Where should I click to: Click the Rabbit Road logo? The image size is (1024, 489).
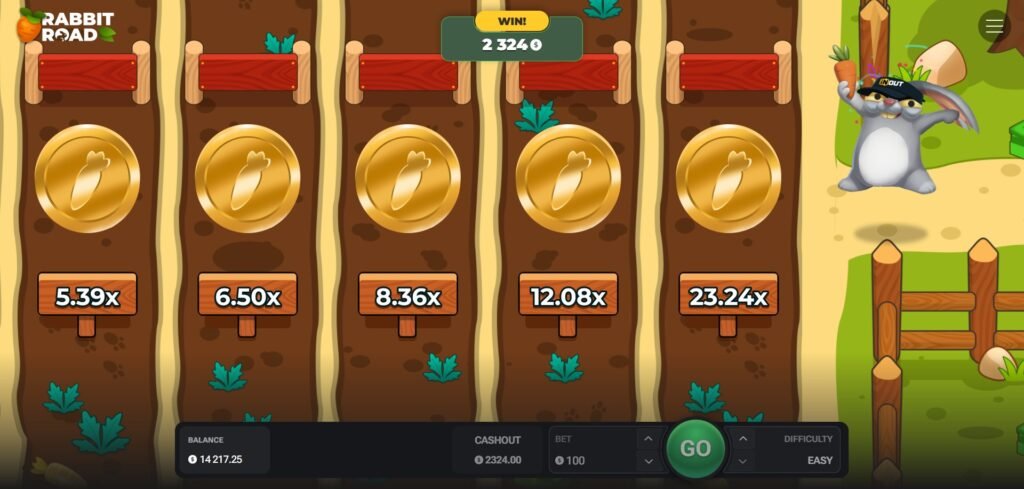click(x=66, y=26)
